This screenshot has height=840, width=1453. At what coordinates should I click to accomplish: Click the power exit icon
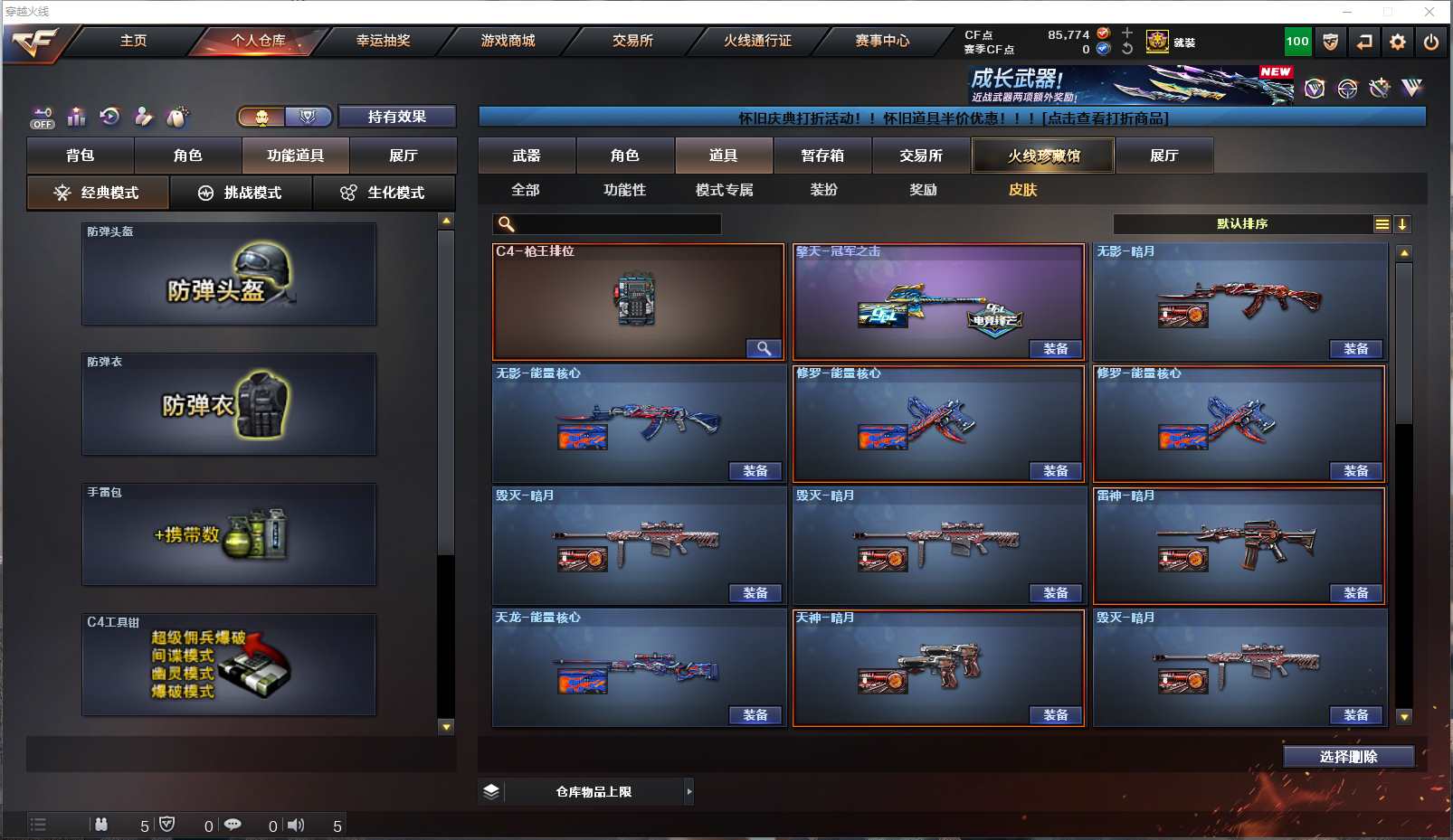tap(1430, 42)
